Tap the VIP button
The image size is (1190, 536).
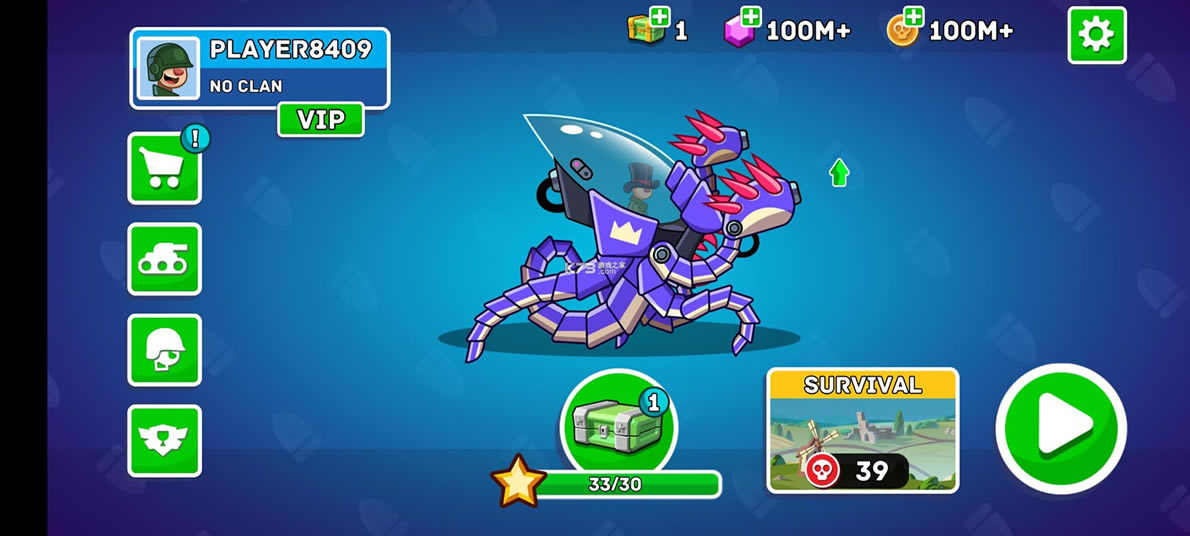[320, 120]
